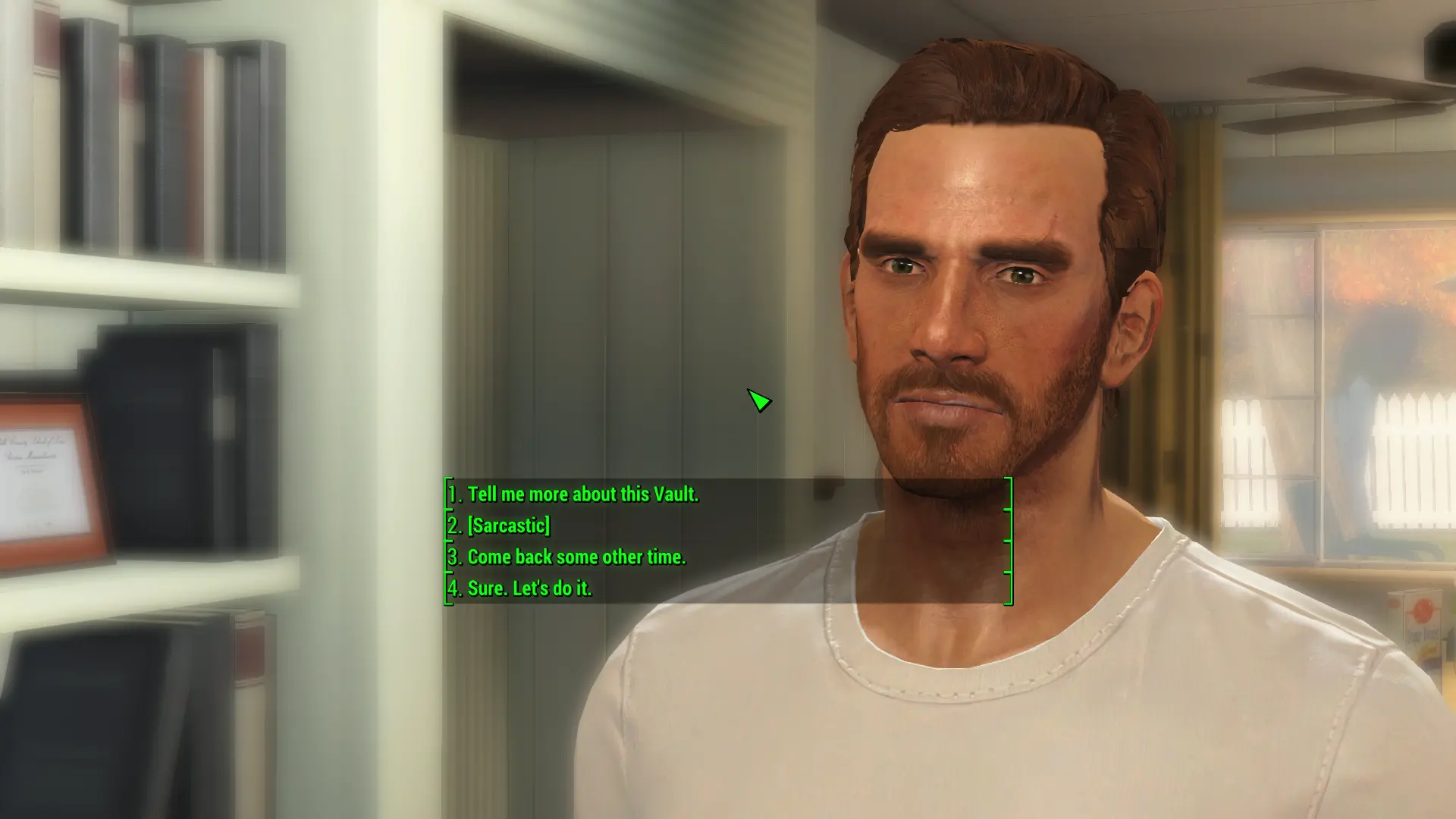Click the number 4 beside the agree option
Screen dimensions: 1456x819
(453, 589)
